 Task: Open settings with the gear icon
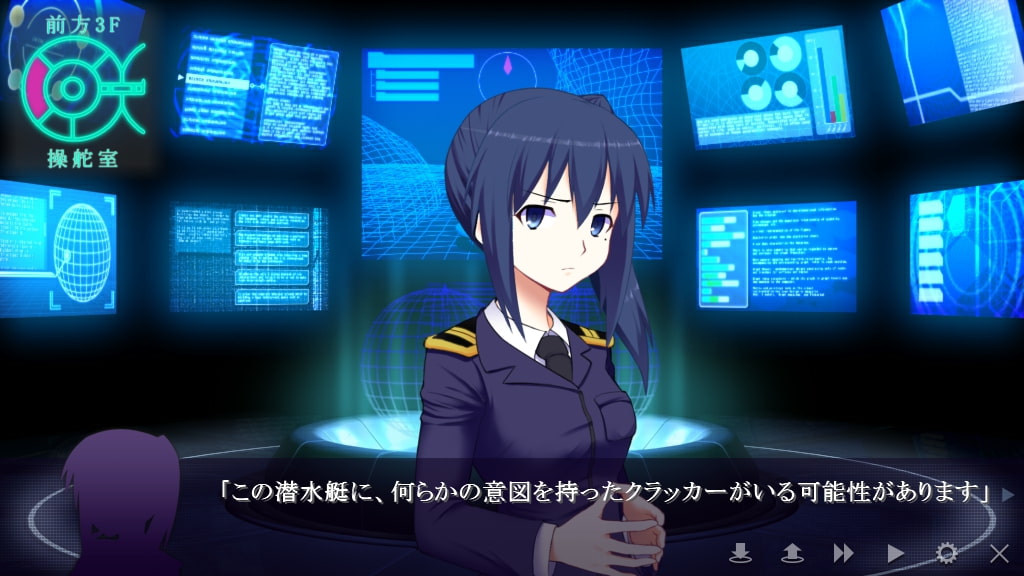click(x=946, y=552)
